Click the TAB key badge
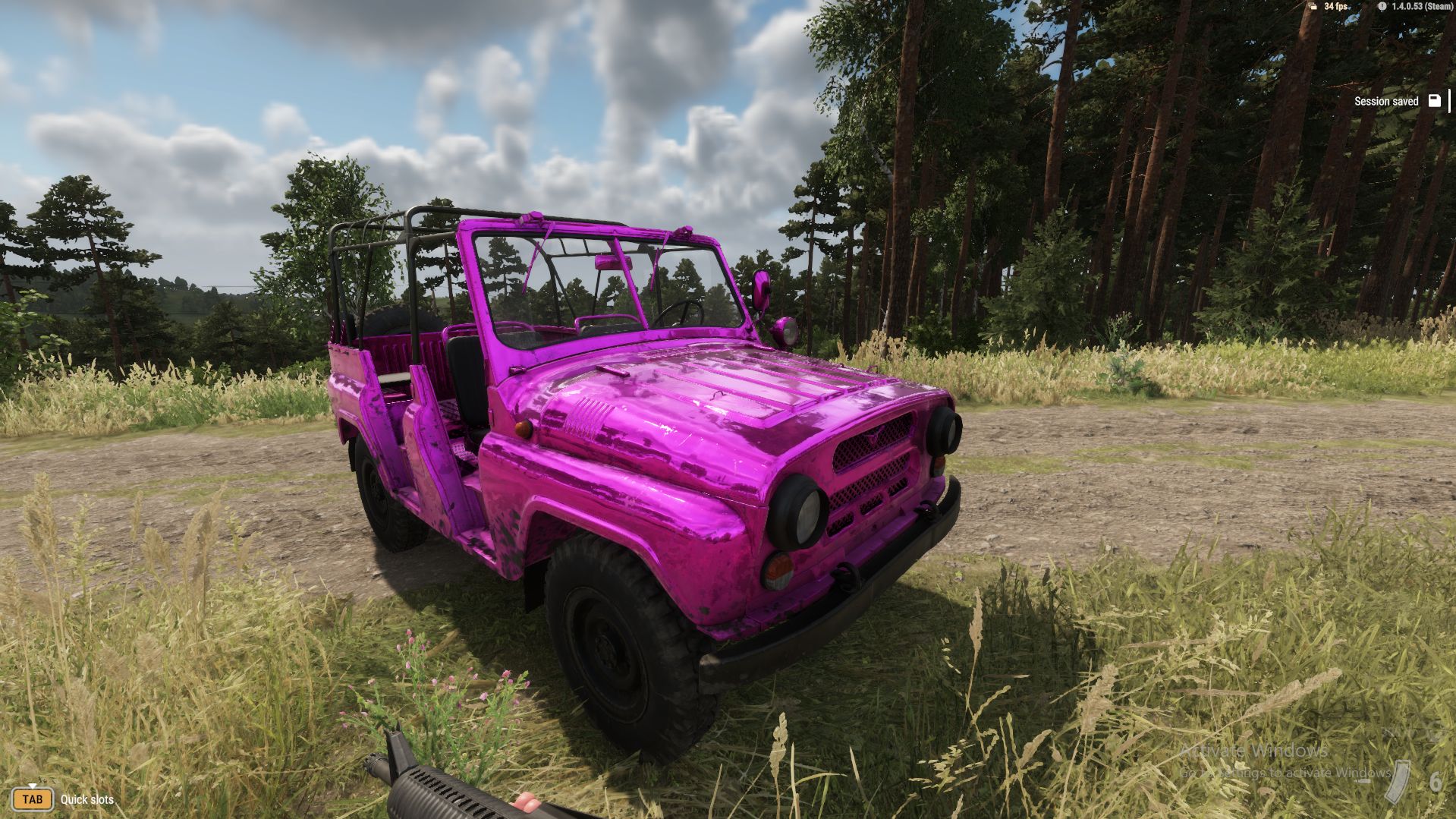This screenshot has width=1456, height=819. (x=33, y=800)
